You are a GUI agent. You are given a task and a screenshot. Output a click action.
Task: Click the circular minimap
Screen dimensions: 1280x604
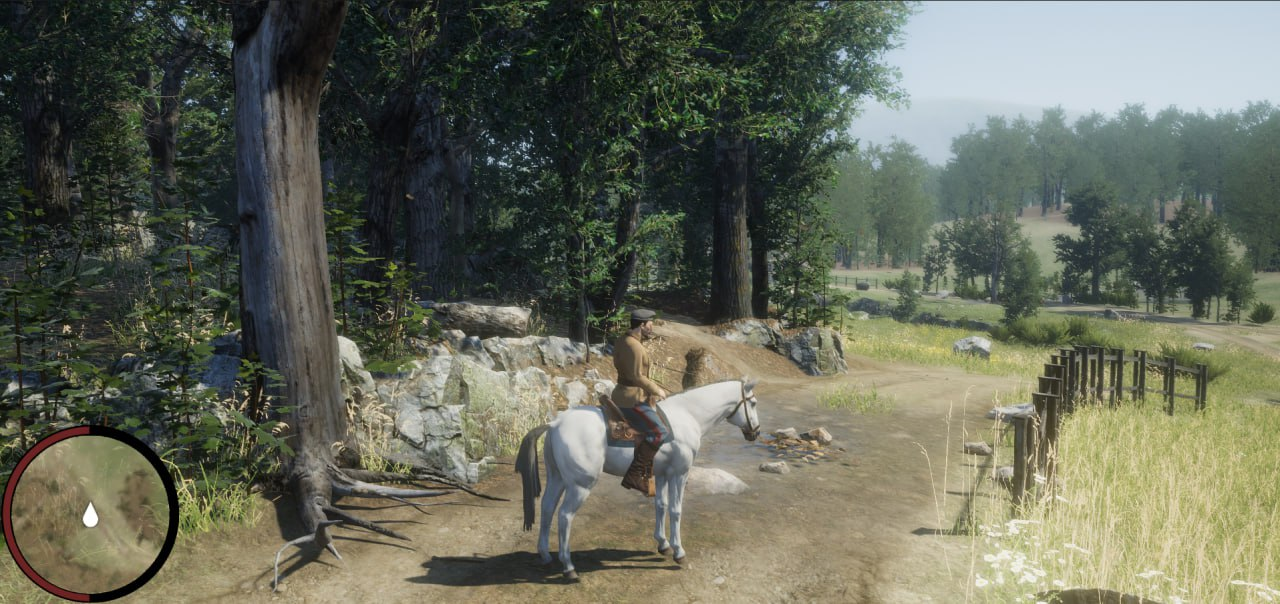point(90,513)
